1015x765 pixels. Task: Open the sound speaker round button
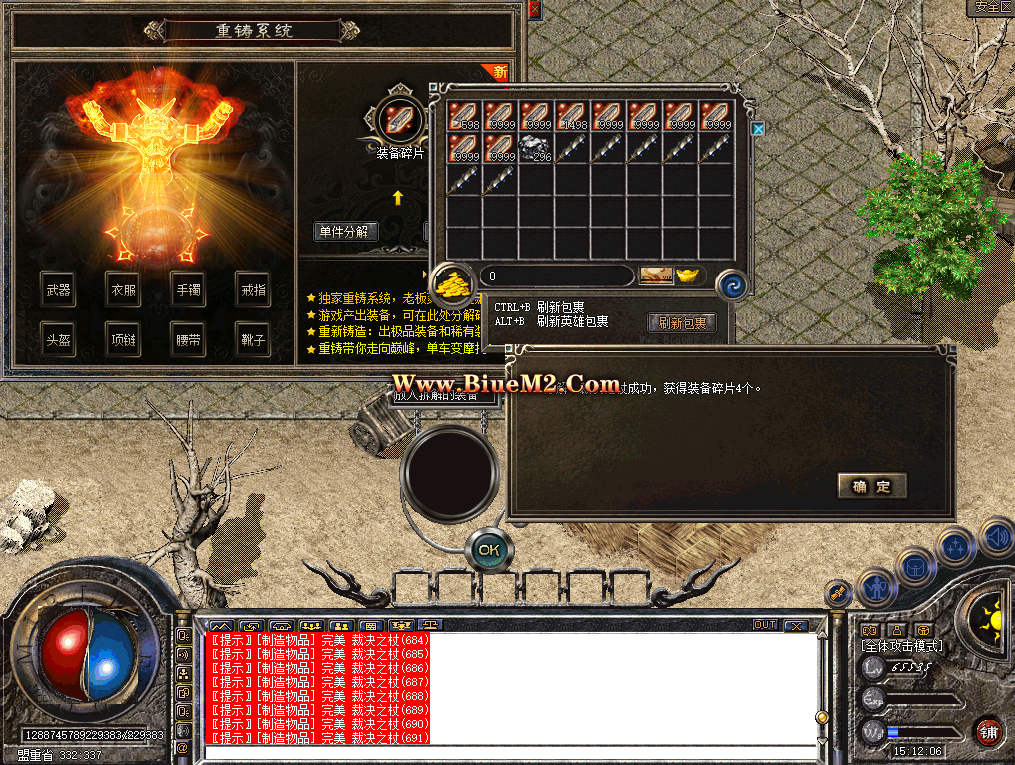click(996, 537)
